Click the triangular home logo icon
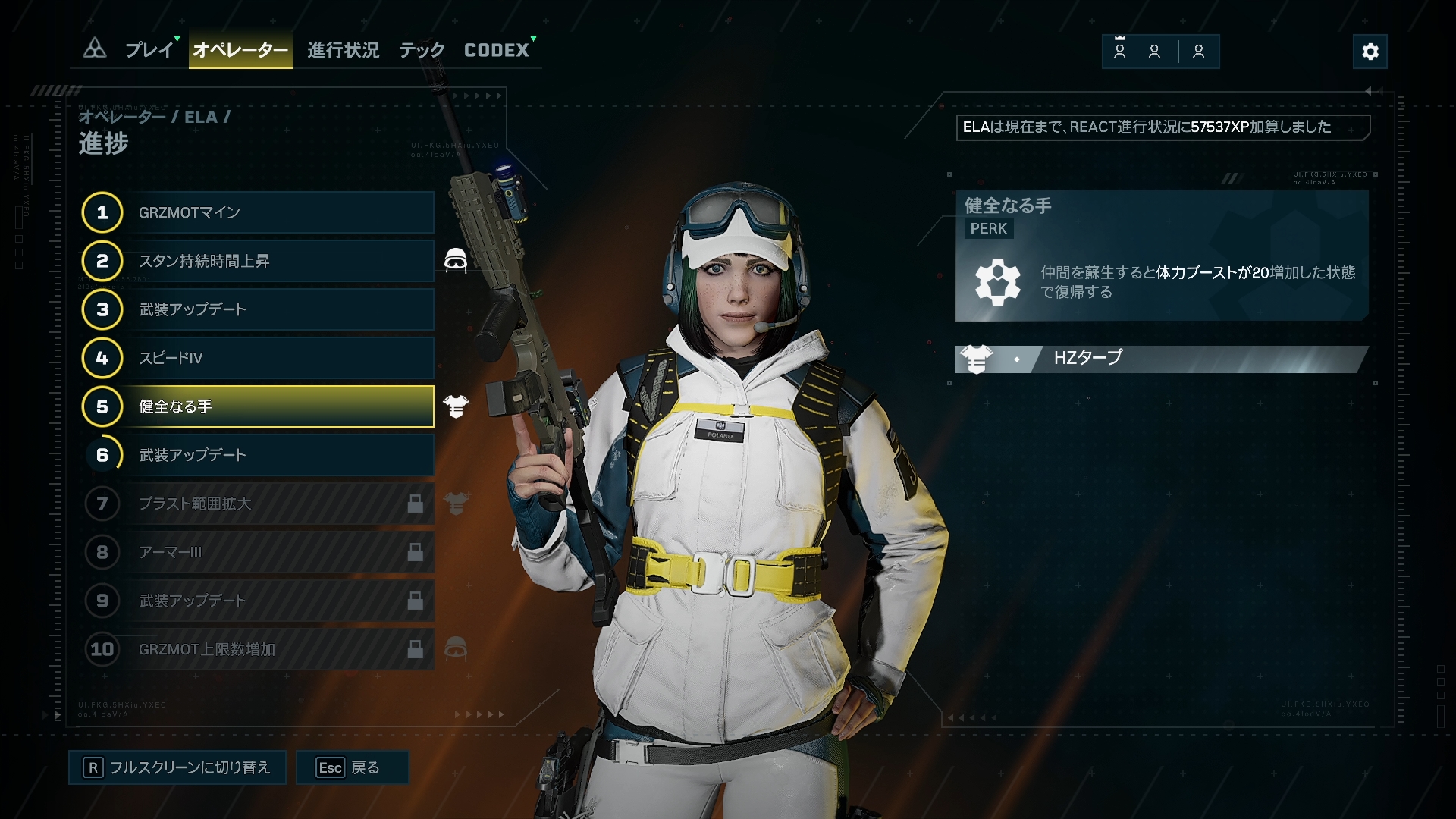The image size is (1456, 819). coord(95,49)
